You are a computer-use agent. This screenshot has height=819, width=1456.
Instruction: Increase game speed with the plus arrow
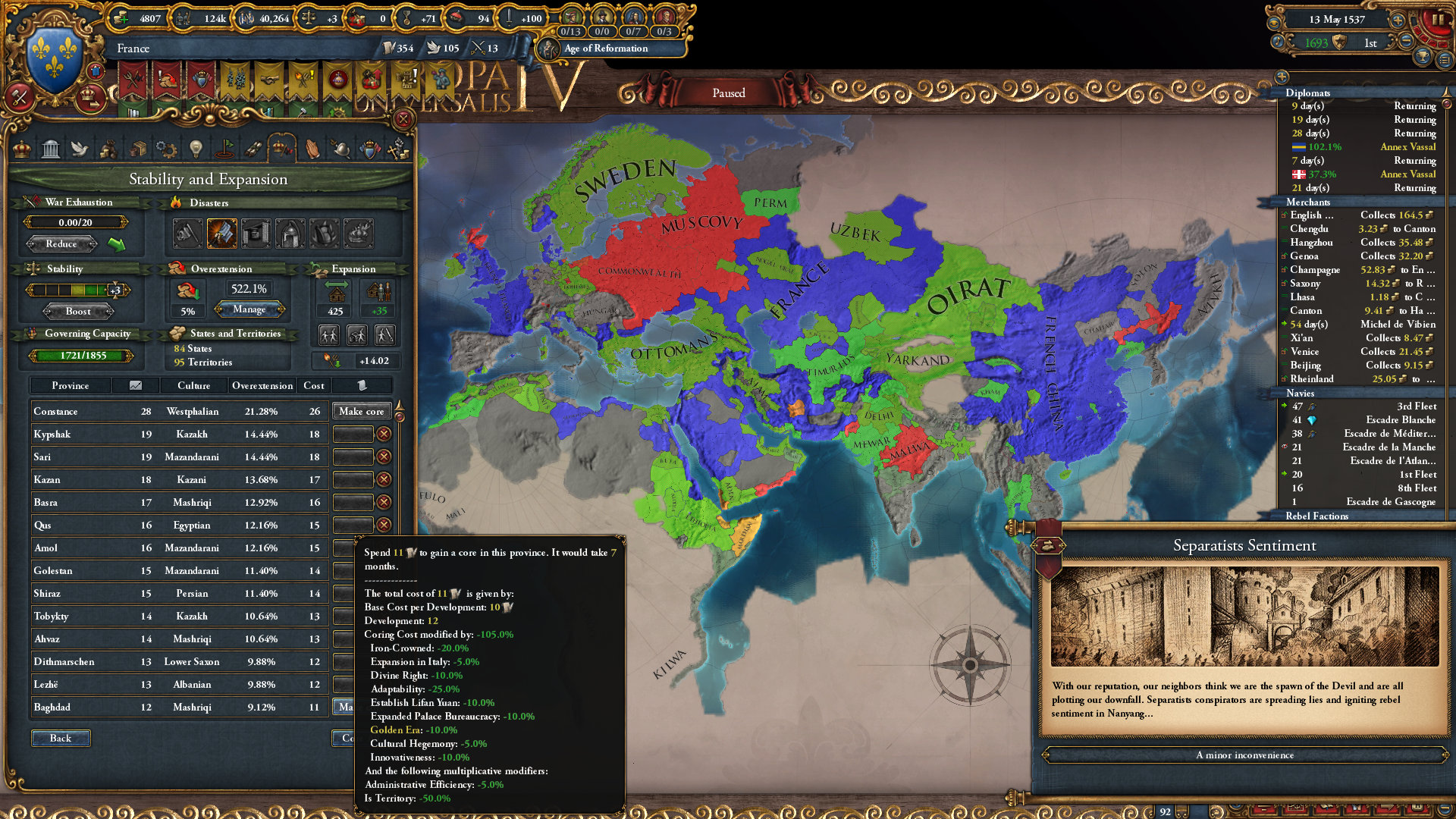[1398, 20]
